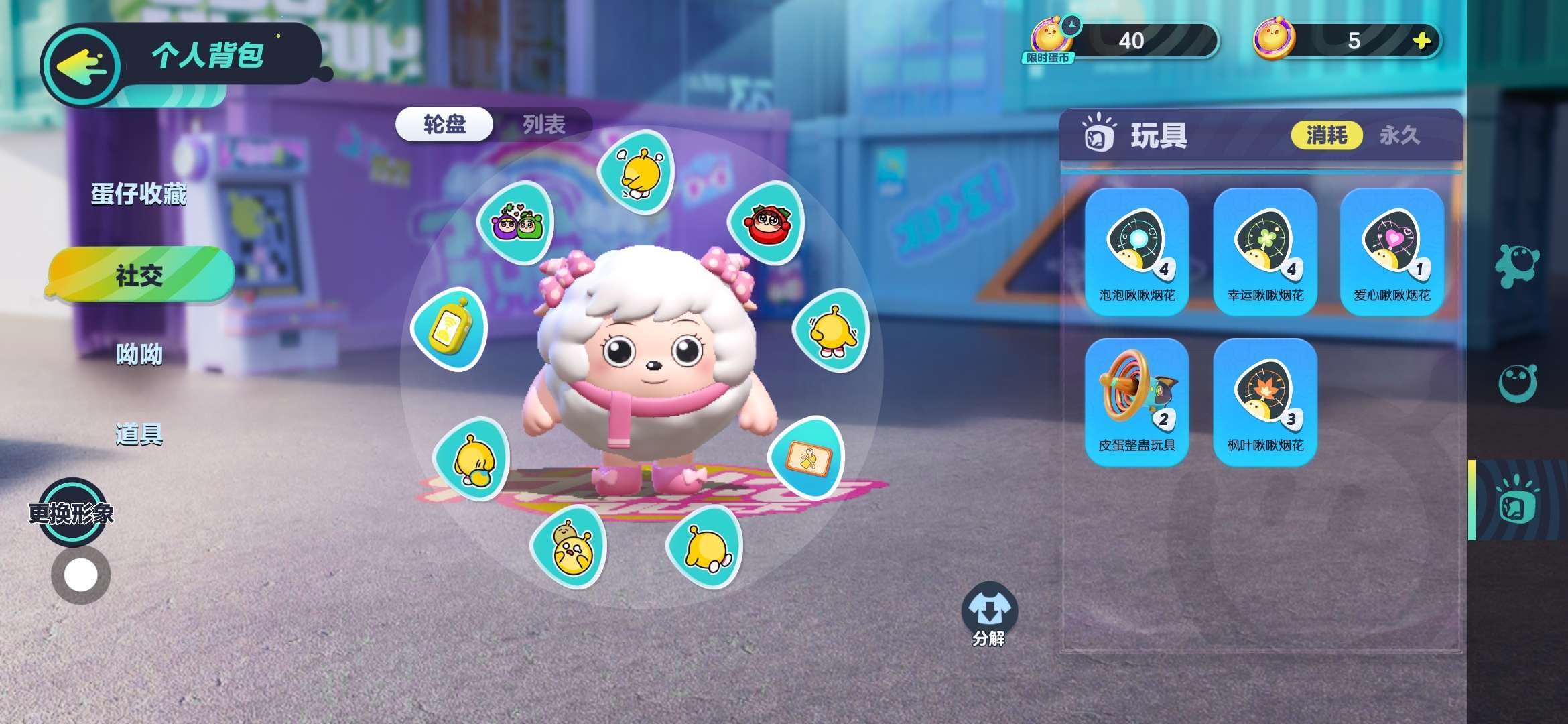Select the 皮蛋整蛊玩具 prank toy
This screenshot has width=1568, height=724.
tap(1136, 401)
